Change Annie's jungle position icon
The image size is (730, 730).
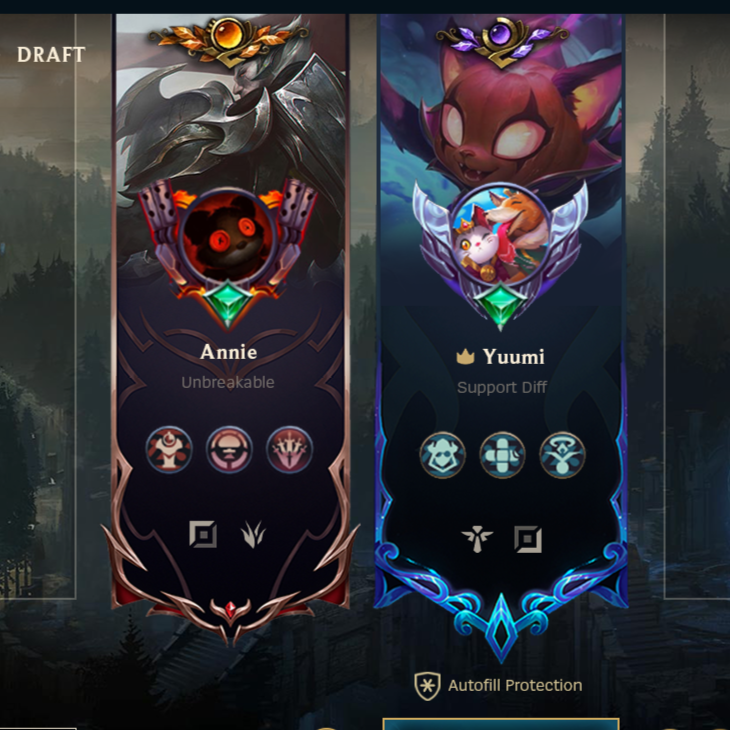point(253,535)
